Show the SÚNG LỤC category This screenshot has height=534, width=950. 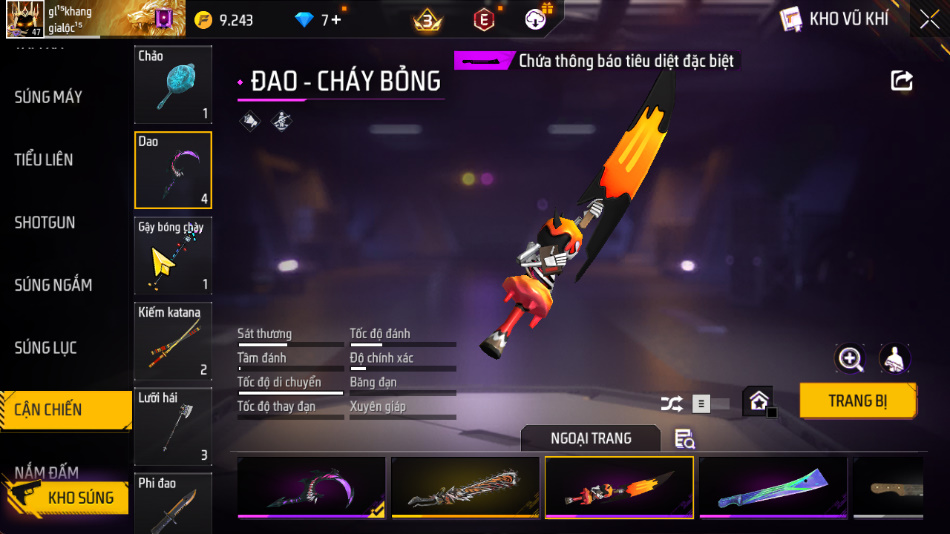tap(46, 348)
